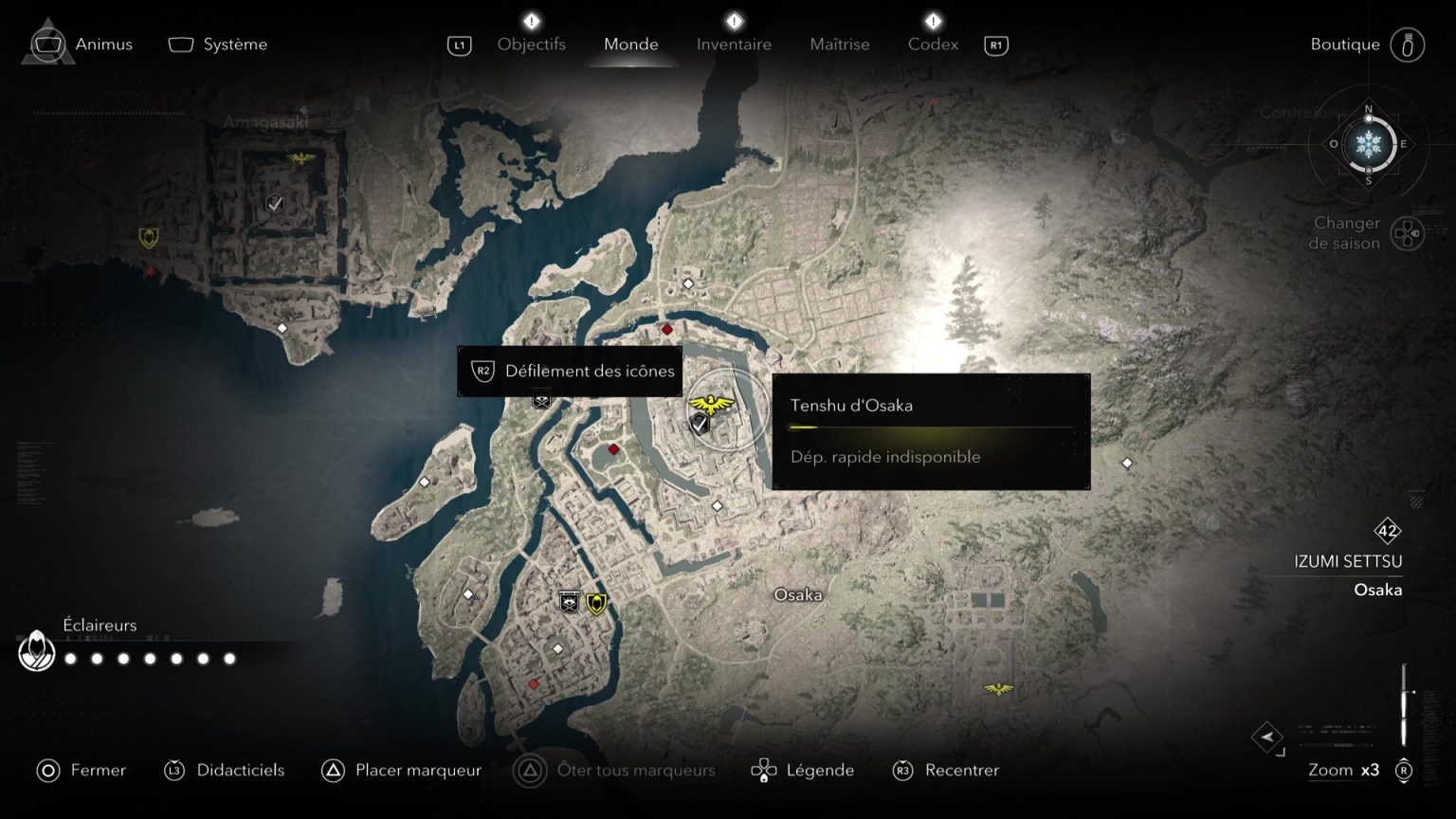Open the black crossed-swords banner icon southwest of Osaka

pos(569,601)
